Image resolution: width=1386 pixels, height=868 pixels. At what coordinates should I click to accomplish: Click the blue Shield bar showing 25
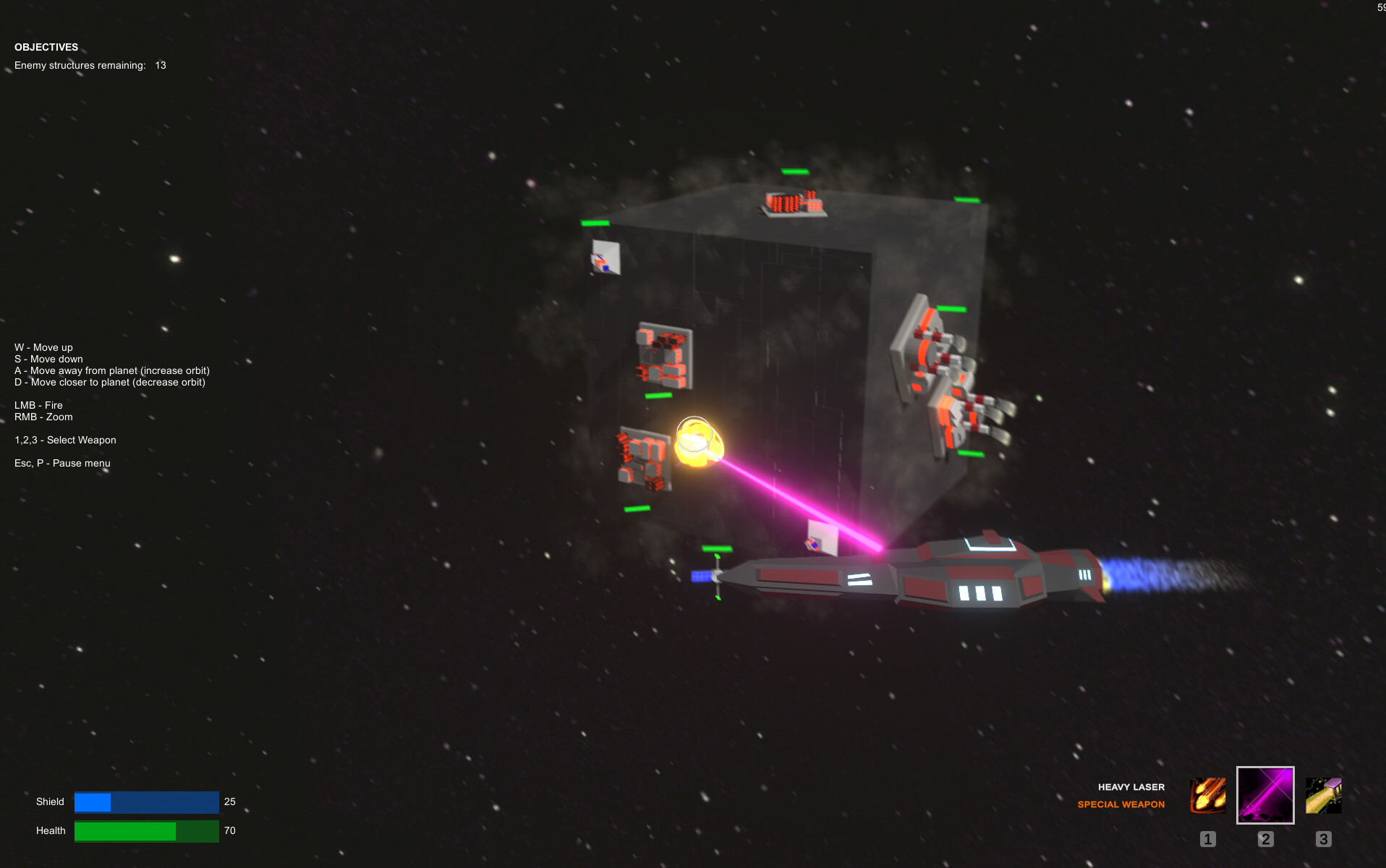pos(146,801)
